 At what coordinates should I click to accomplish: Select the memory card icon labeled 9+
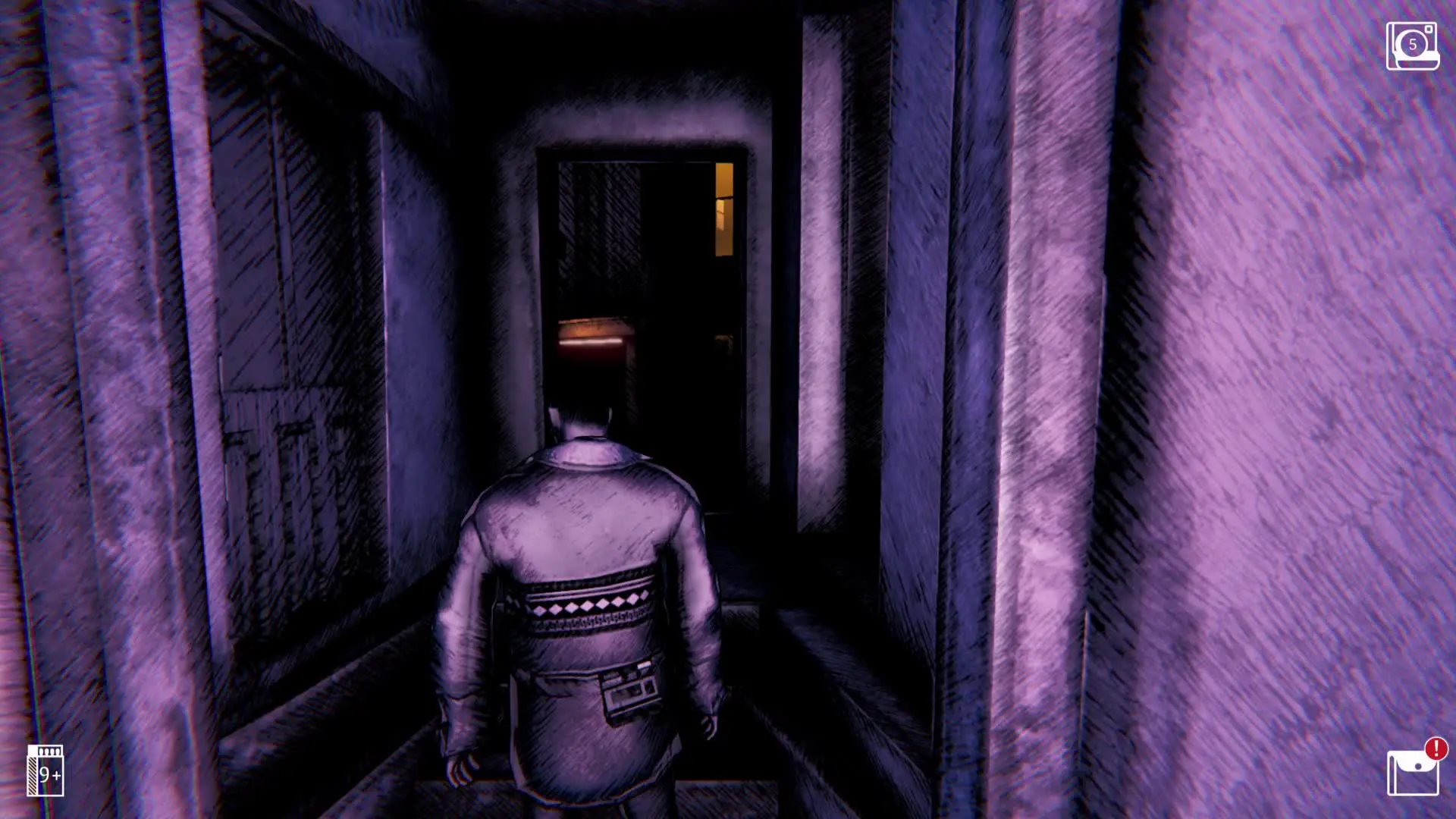(45, 770)
